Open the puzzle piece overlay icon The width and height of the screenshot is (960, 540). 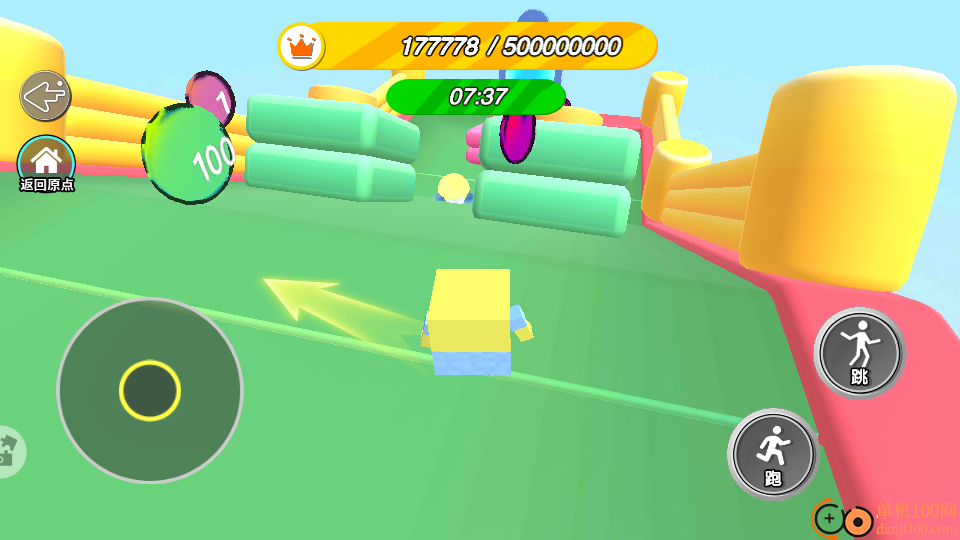pos(8,452)
